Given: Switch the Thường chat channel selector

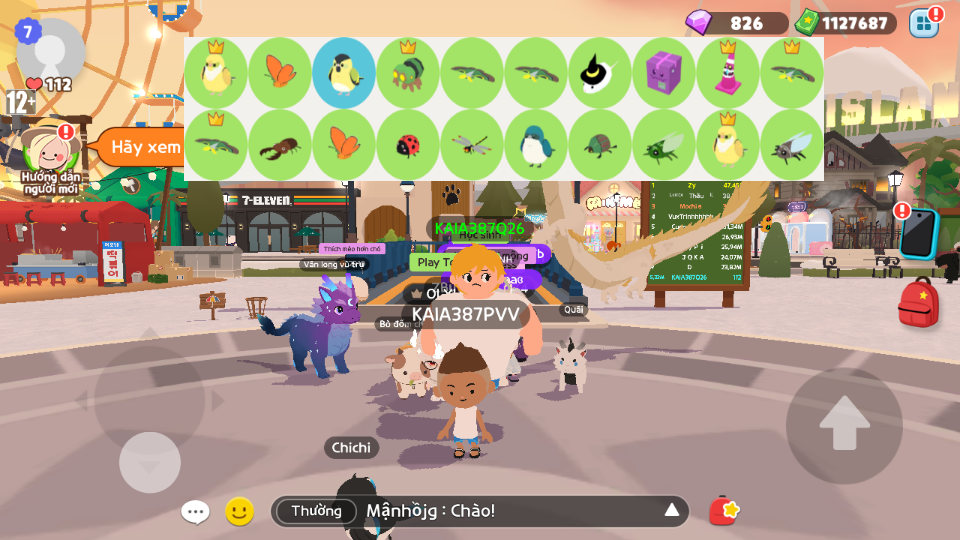Looking at the screenshot, I should click(316, 511).
